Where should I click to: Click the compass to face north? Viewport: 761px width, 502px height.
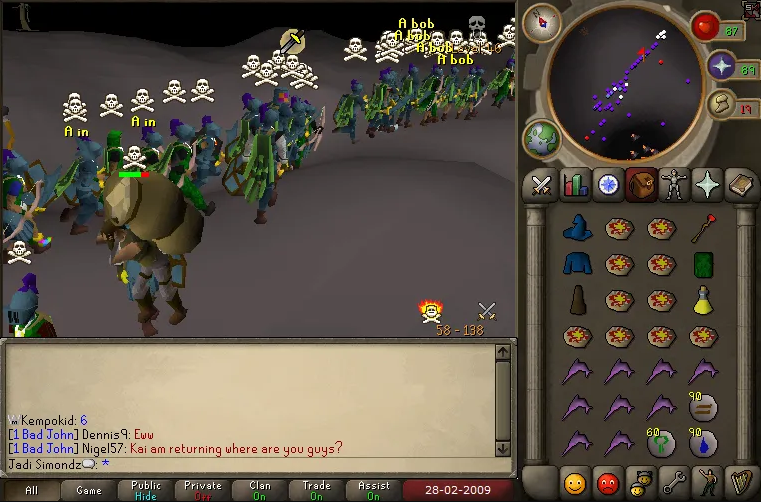pyautogui.click(x=540, y=19)
